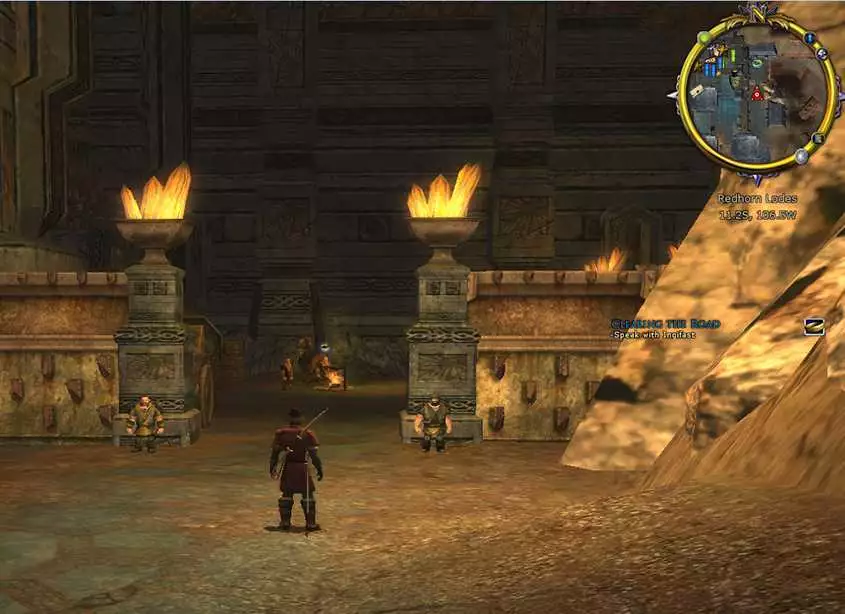This screenshot has width=845, height=614.
Task: Click the silver orb on the minimap's lower rim
Action: (801, 156)
